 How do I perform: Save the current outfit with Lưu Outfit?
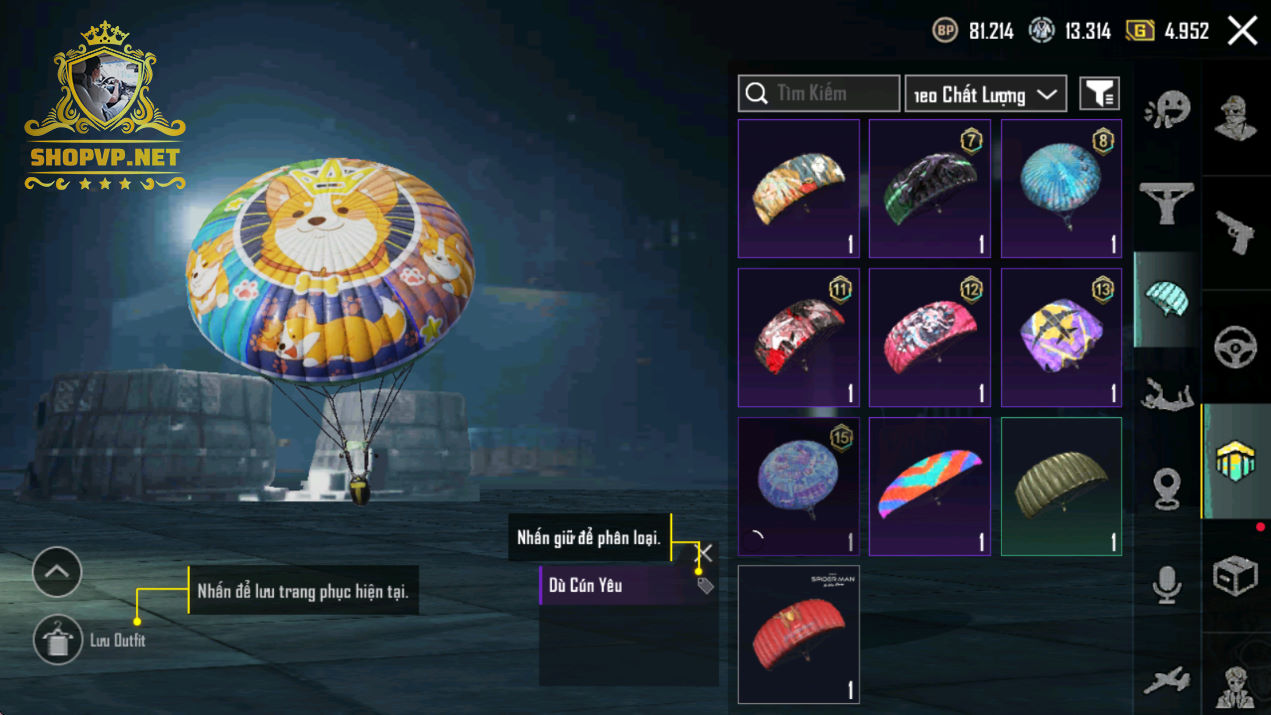point(58,640)
